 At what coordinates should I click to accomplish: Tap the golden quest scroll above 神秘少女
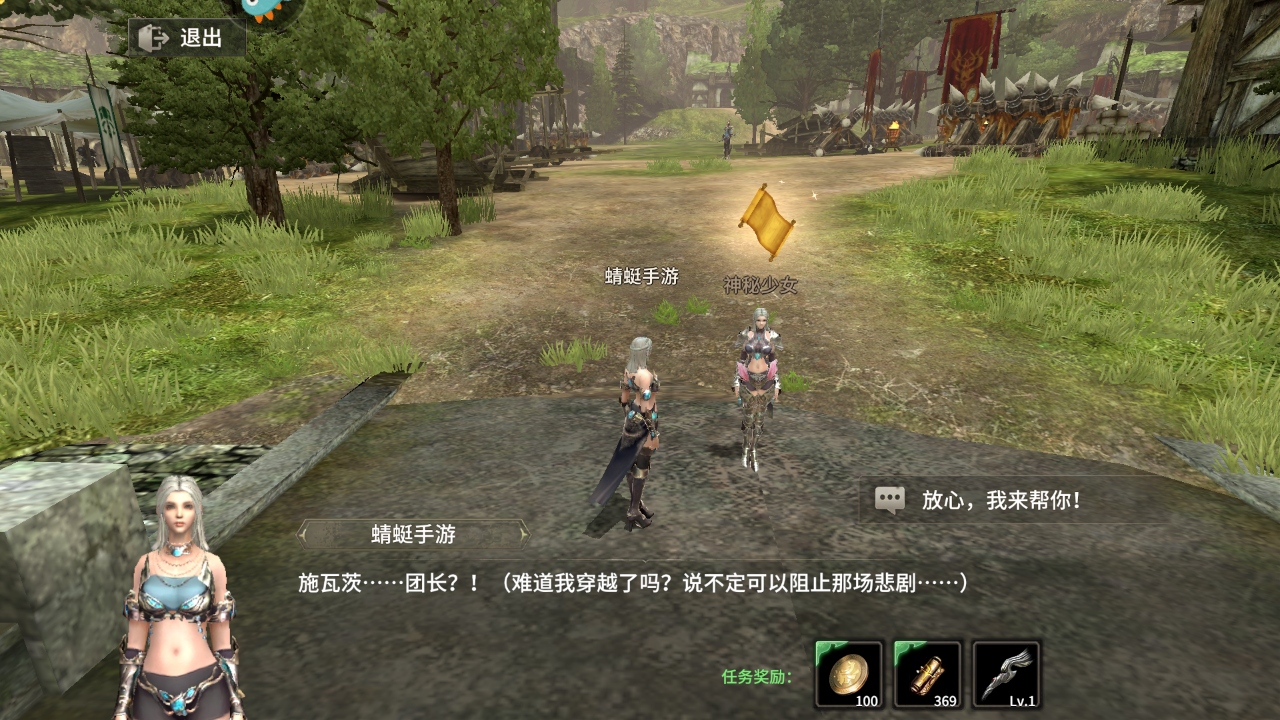[x=765, y=220]
